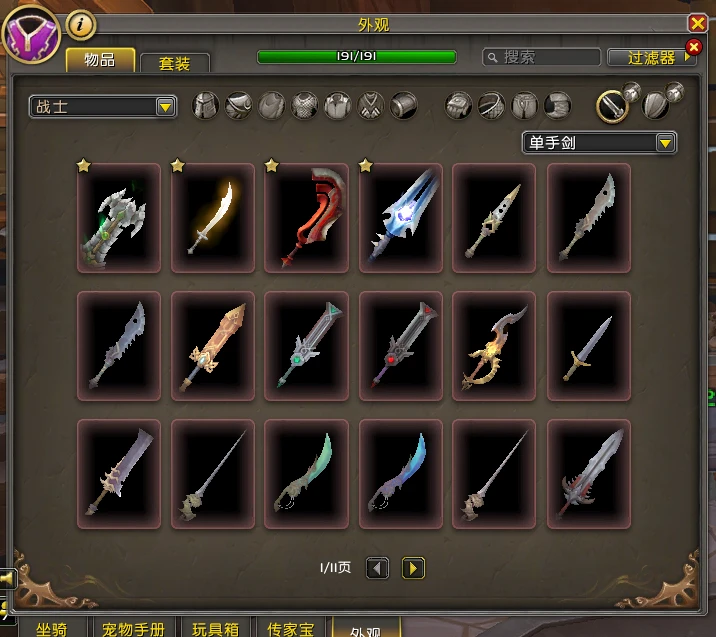Viewport: 716px width, 637px height.
Task: Click the info button beside the portrait
Action: (81, 25)
